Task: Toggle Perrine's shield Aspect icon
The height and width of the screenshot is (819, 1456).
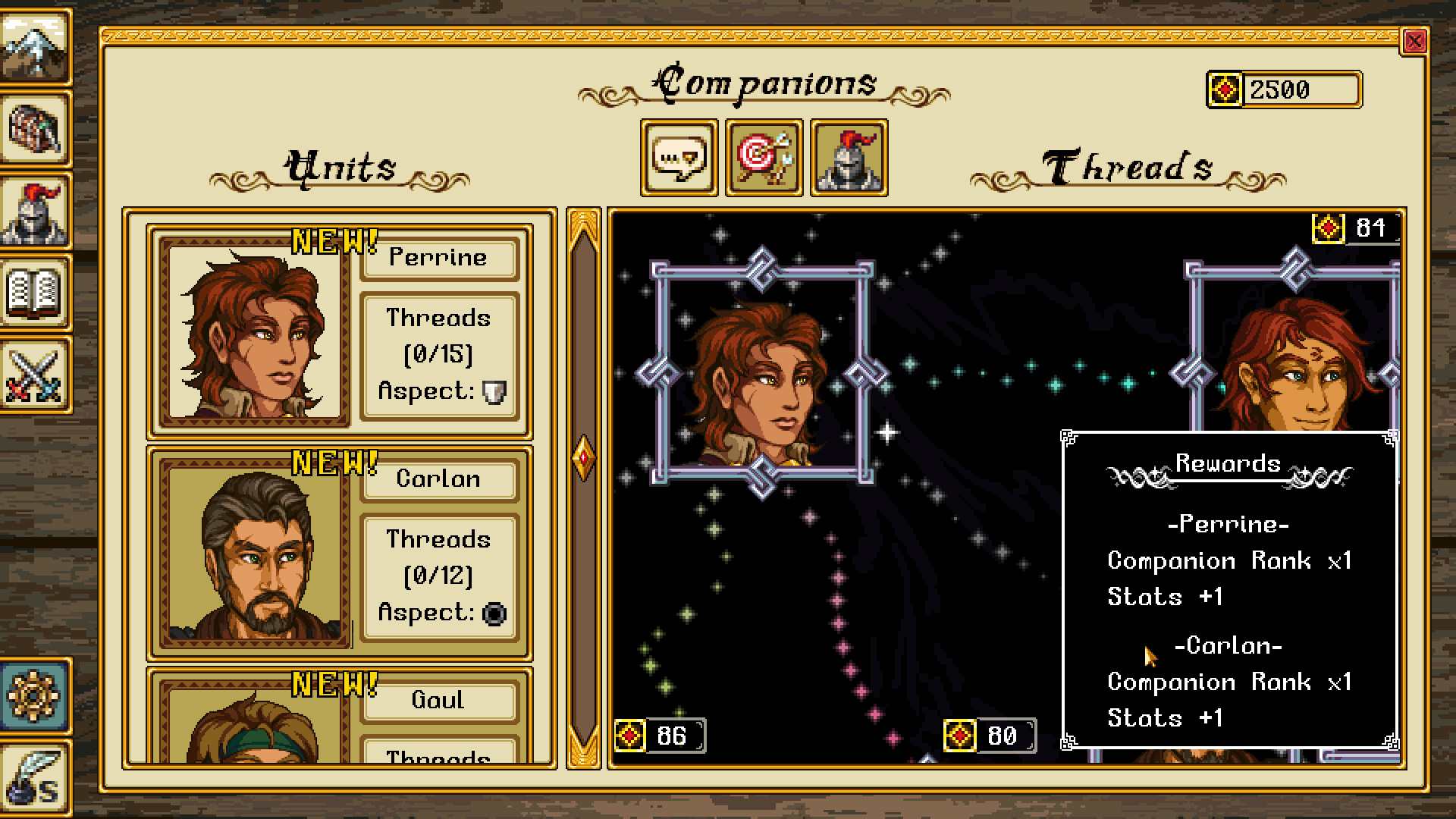Action: pos(494,391)
